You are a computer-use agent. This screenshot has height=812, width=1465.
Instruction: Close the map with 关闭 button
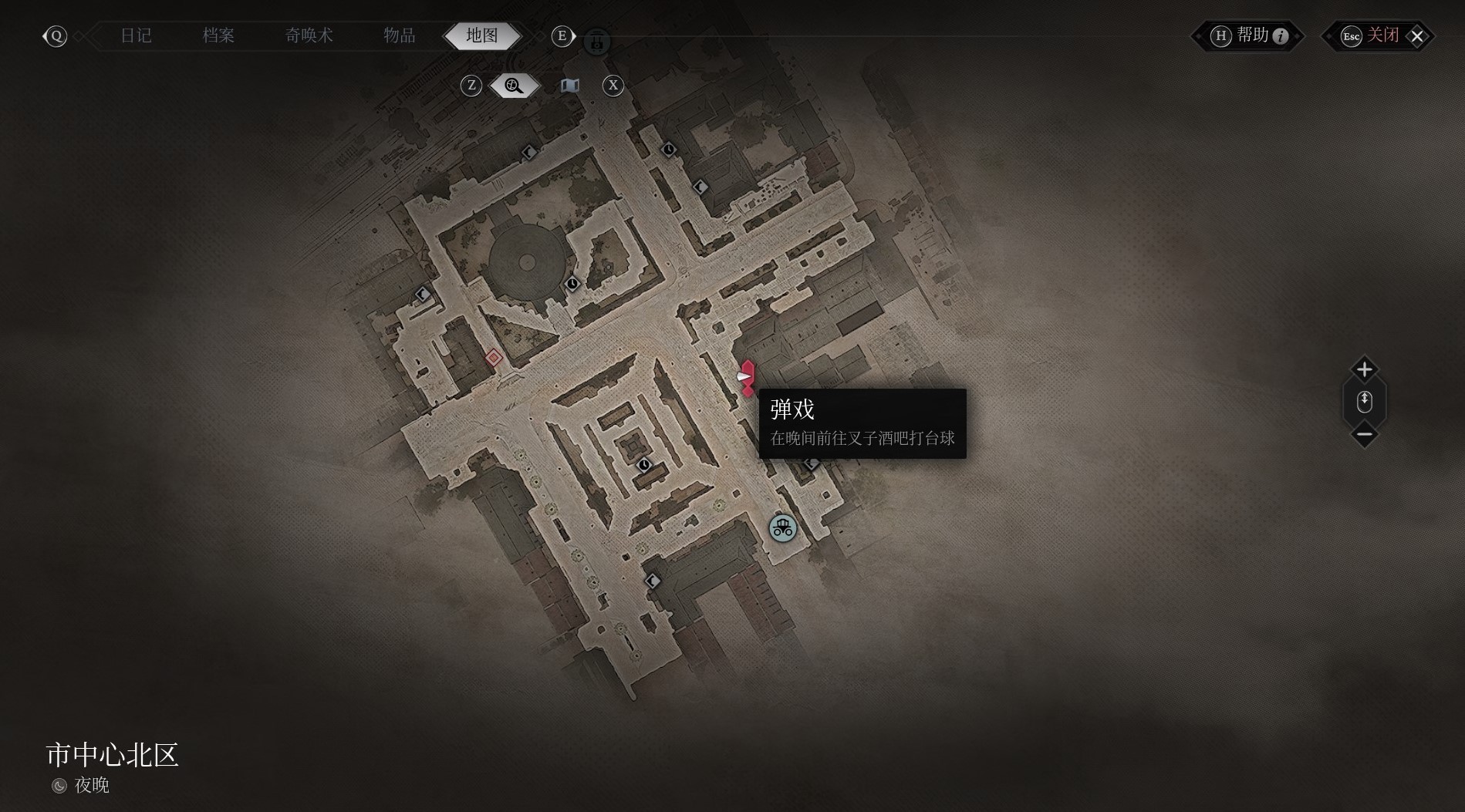pos(1381,35)
